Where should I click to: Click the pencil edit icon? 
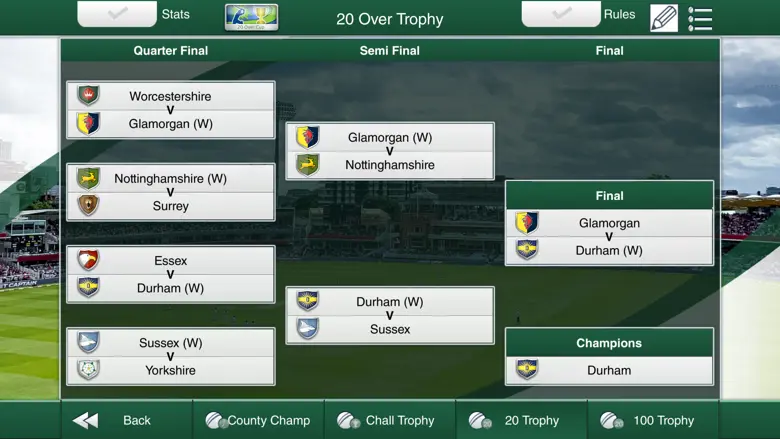coord(664,18)
